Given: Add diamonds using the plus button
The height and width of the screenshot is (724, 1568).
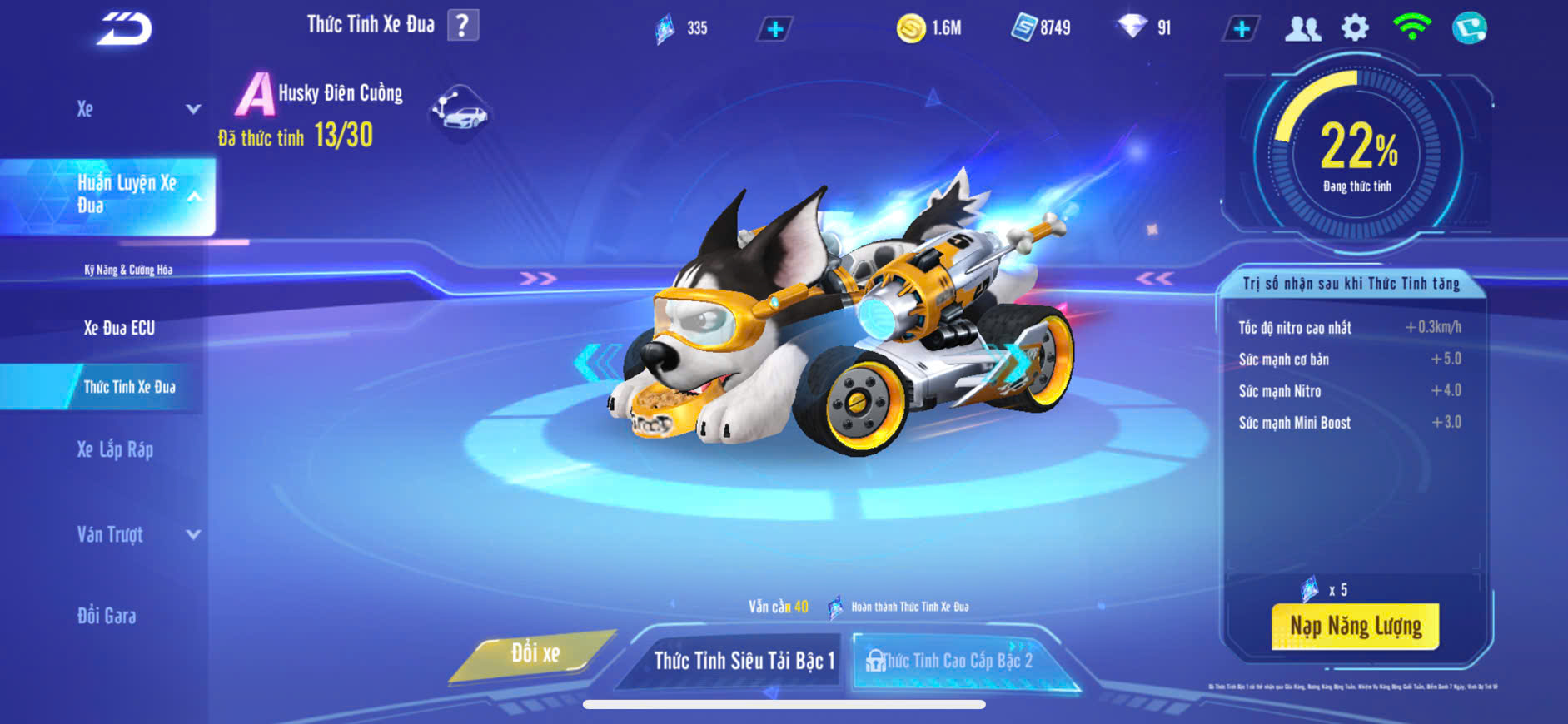Looking at the screenshot, I should 1241,29.
